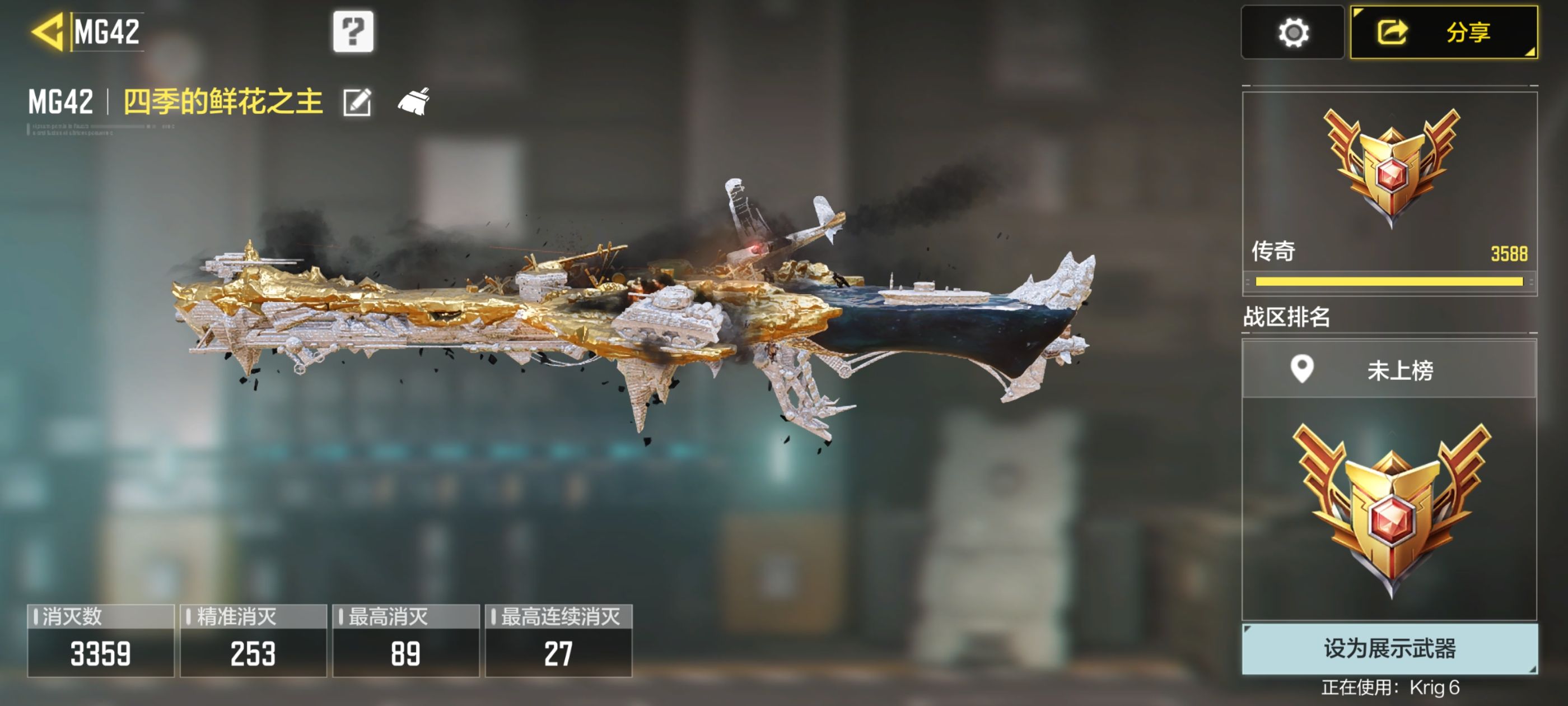Go back using the yellow arrow
The image size is (1568, 706).
[48, 32]
